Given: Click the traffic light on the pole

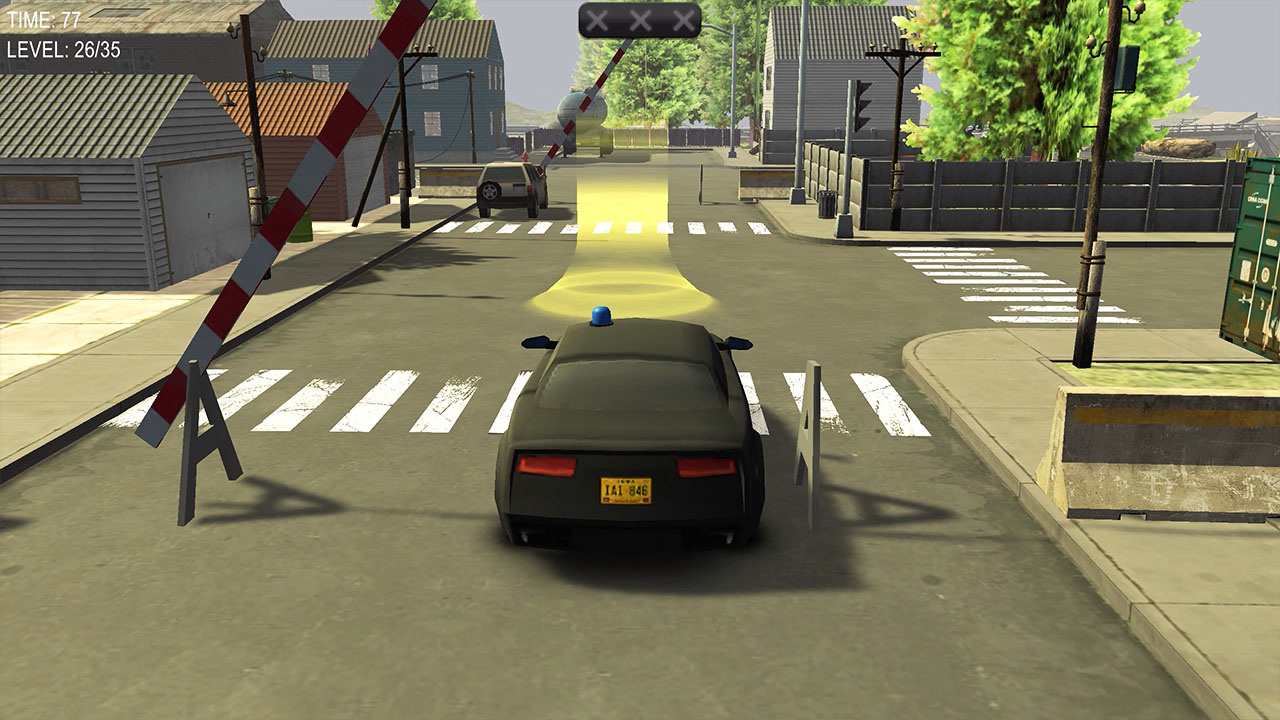Looking at the screenshot, I should pos(862,104).
